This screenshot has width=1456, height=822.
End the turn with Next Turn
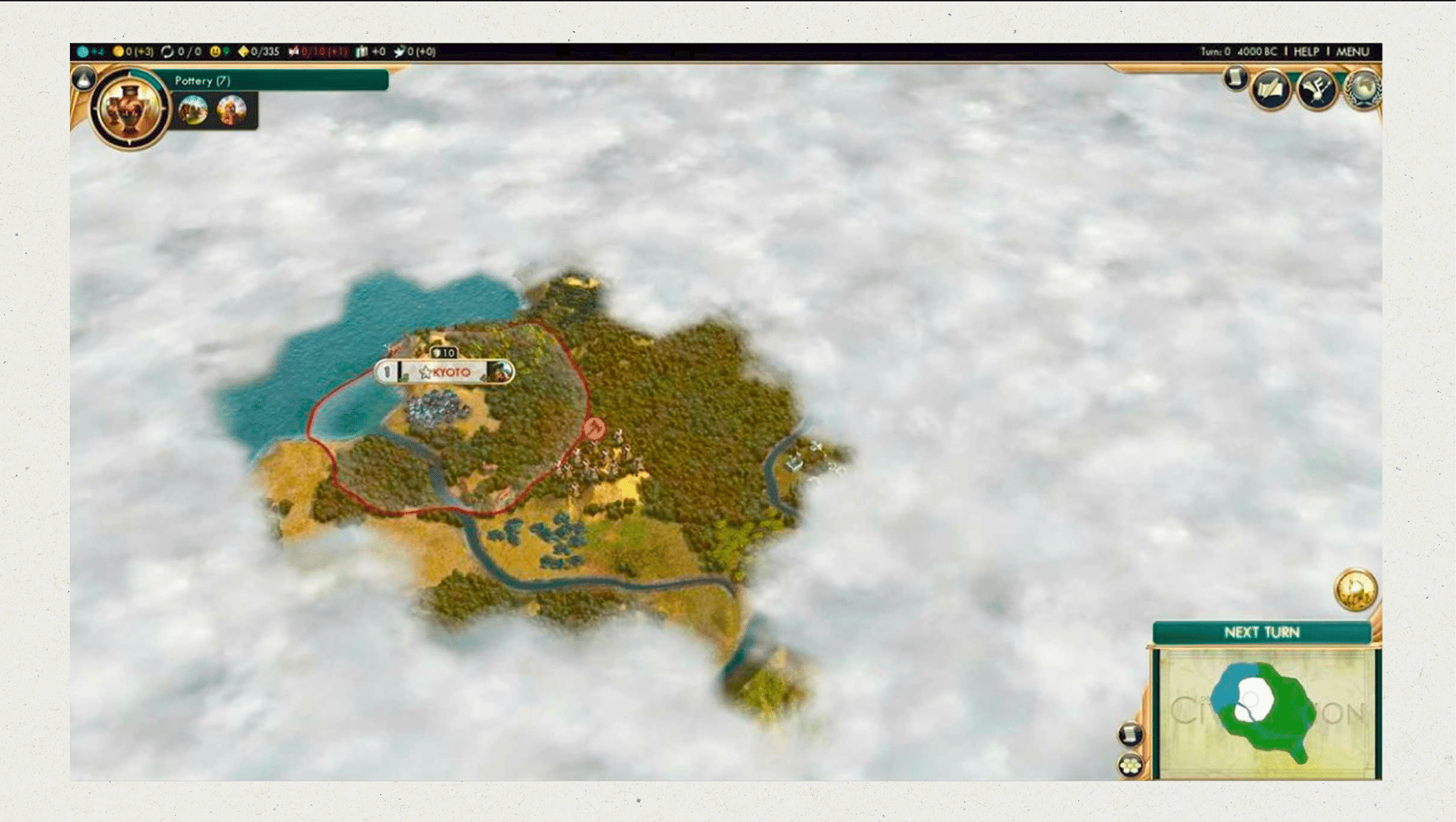[x=1261, y=632]
